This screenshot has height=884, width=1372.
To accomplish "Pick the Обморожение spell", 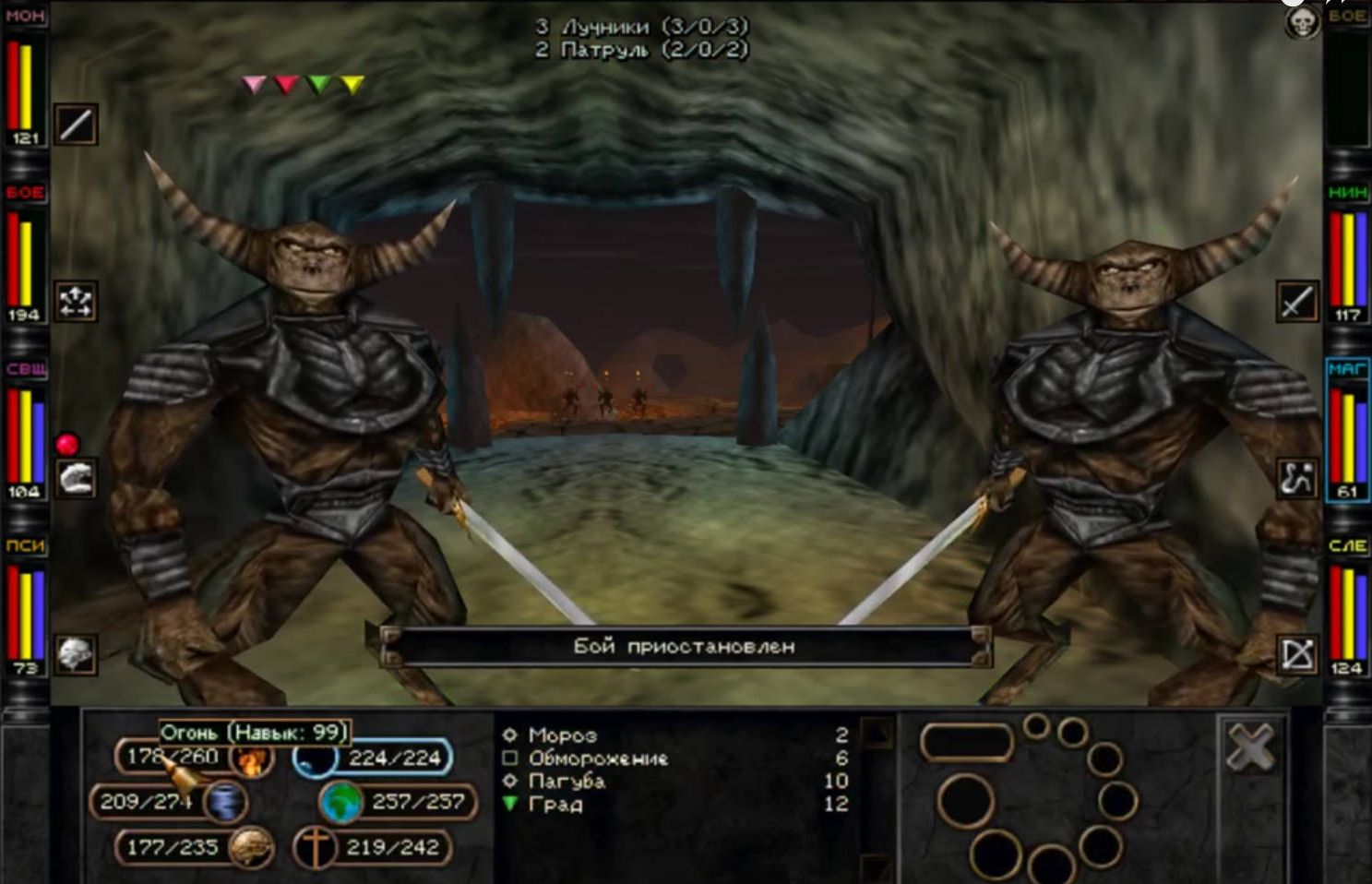I will click(597, 759).
